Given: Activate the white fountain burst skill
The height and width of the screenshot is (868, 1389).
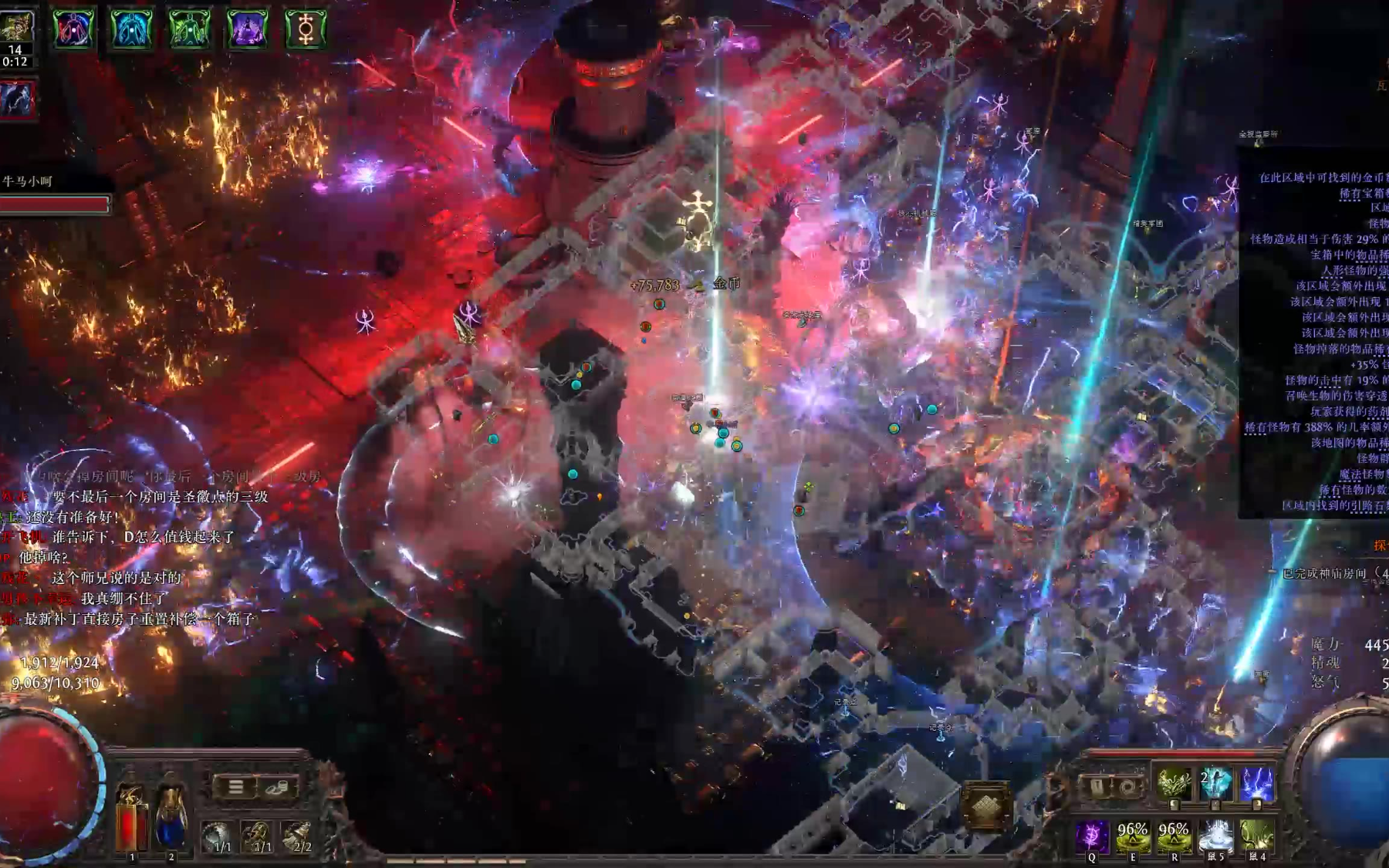Looking at the screenshot, I should click(1215, 836).
